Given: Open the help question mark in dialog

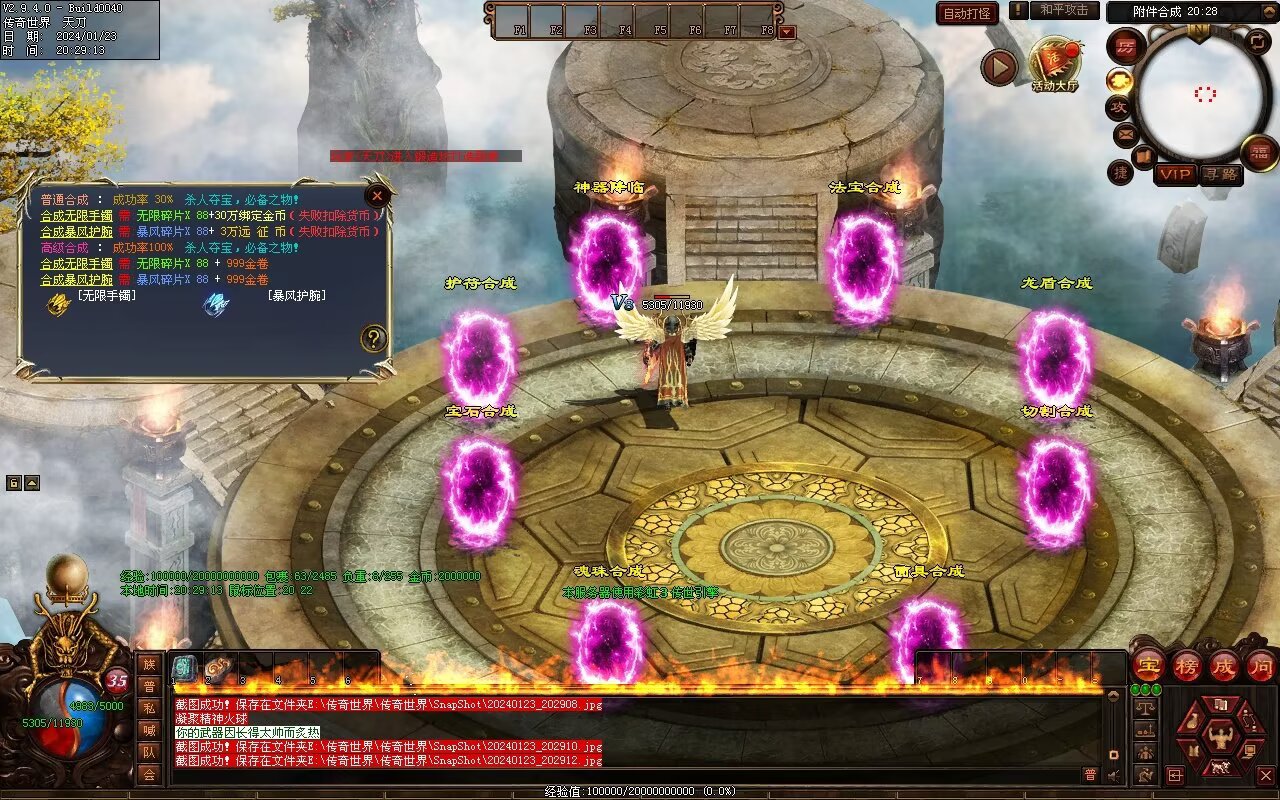Looking at the screenshot, I should click(x=374, y=338).
